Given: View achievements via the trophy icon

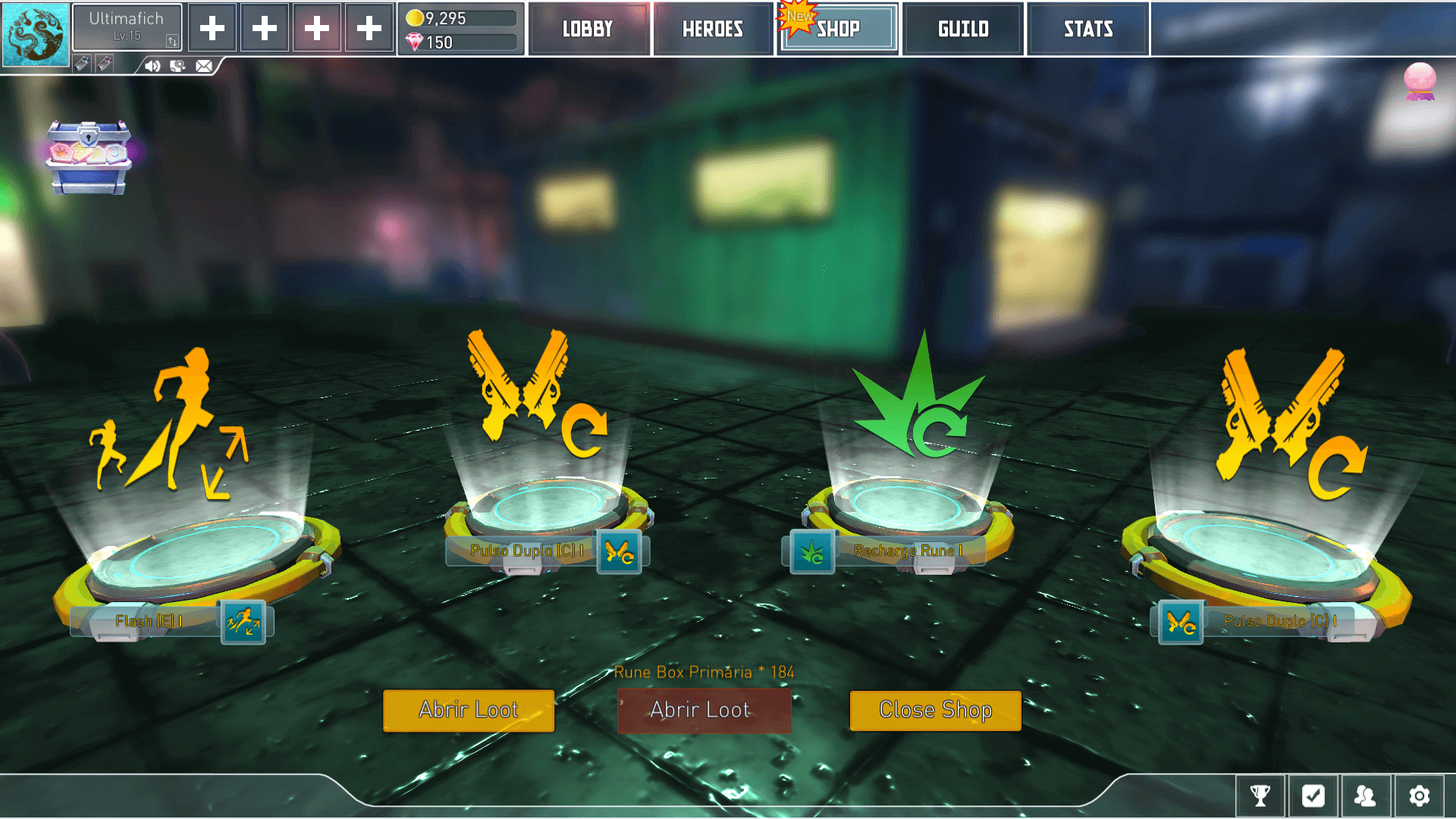Looking at the screenshot, I should tap(1260, 796).
